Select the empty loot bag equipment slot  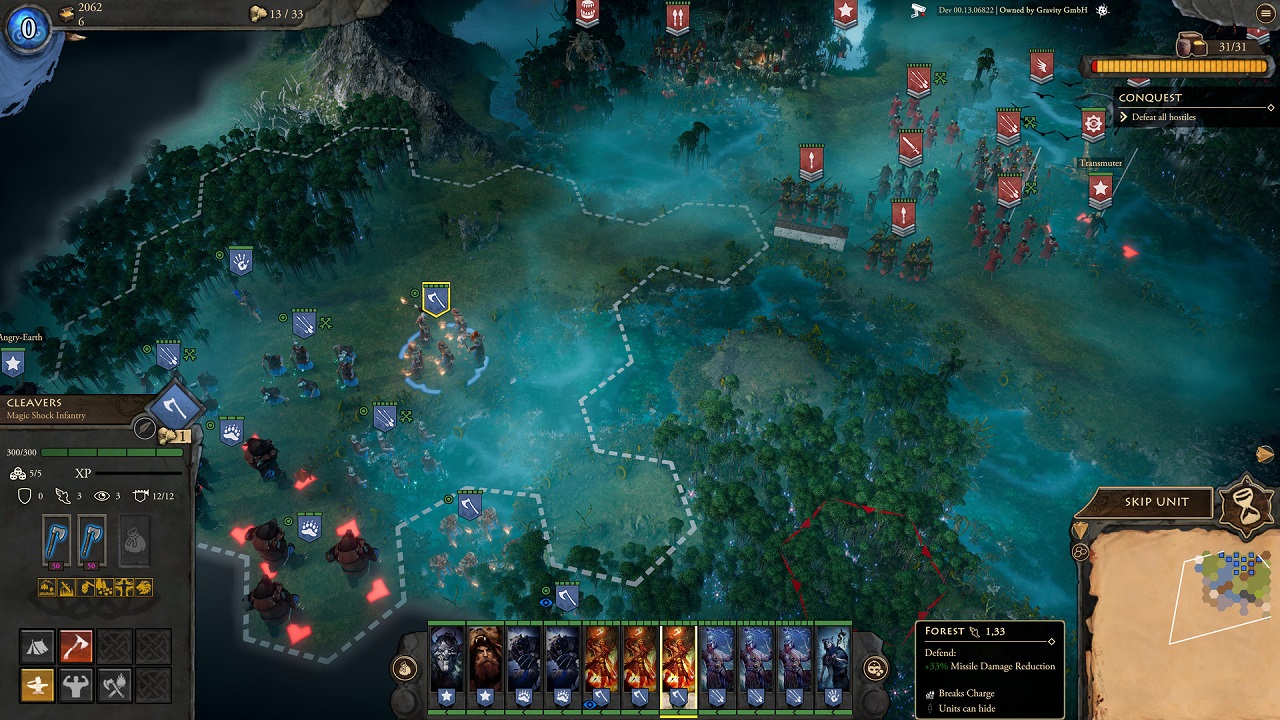pyautogui.click(x=135, y=541)
